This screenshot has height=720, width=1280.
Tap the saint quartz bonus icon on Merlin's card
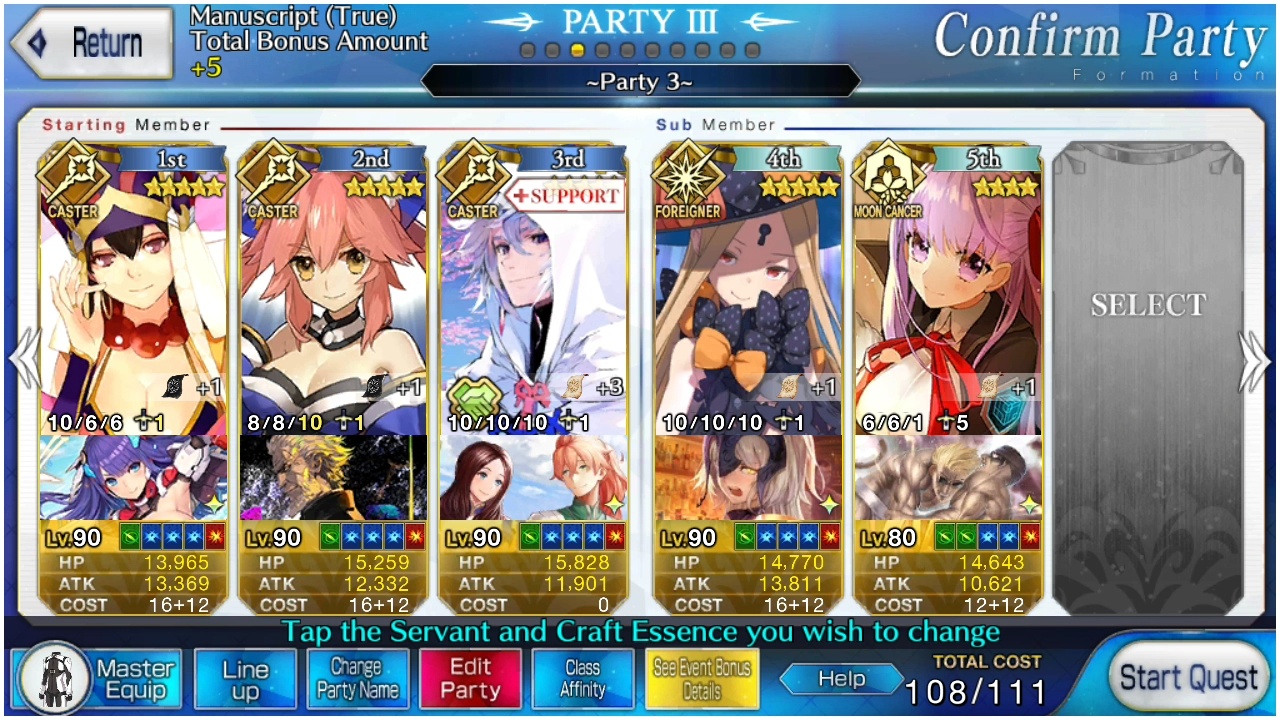point(572,389)
